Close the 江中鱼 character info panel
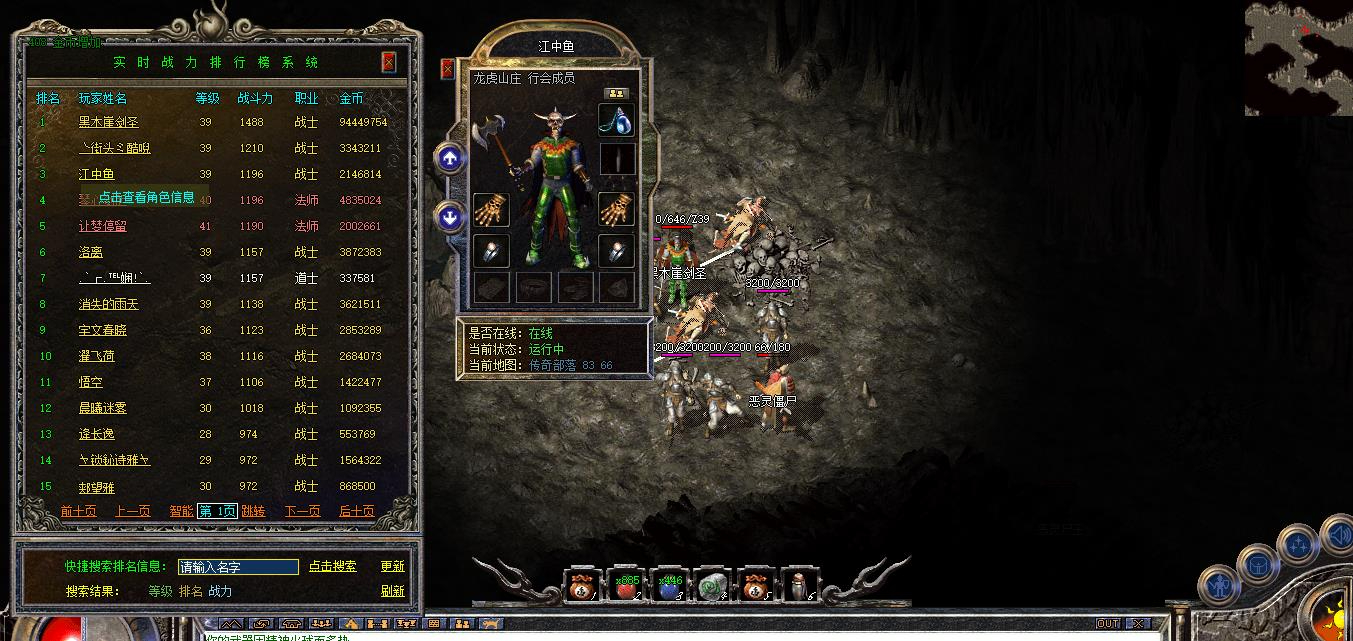1353x641 pixels. coord(447,69)
